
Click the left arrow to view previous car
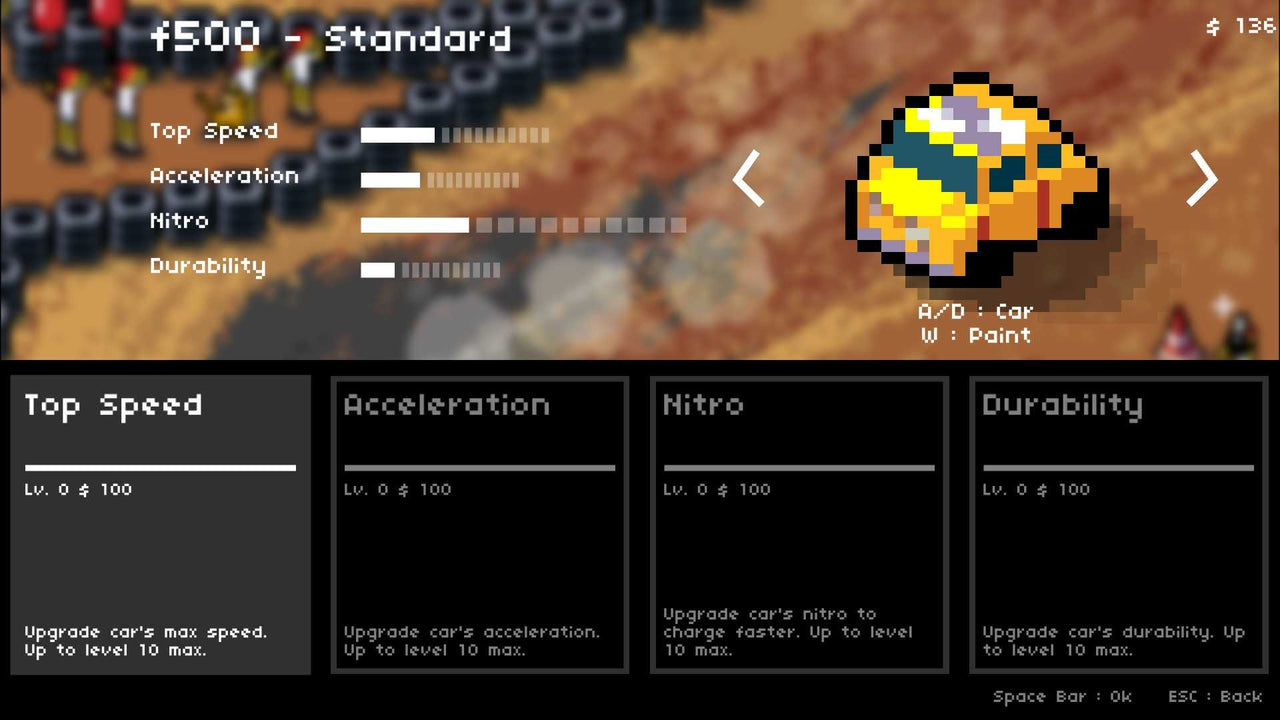click(748, 178)
